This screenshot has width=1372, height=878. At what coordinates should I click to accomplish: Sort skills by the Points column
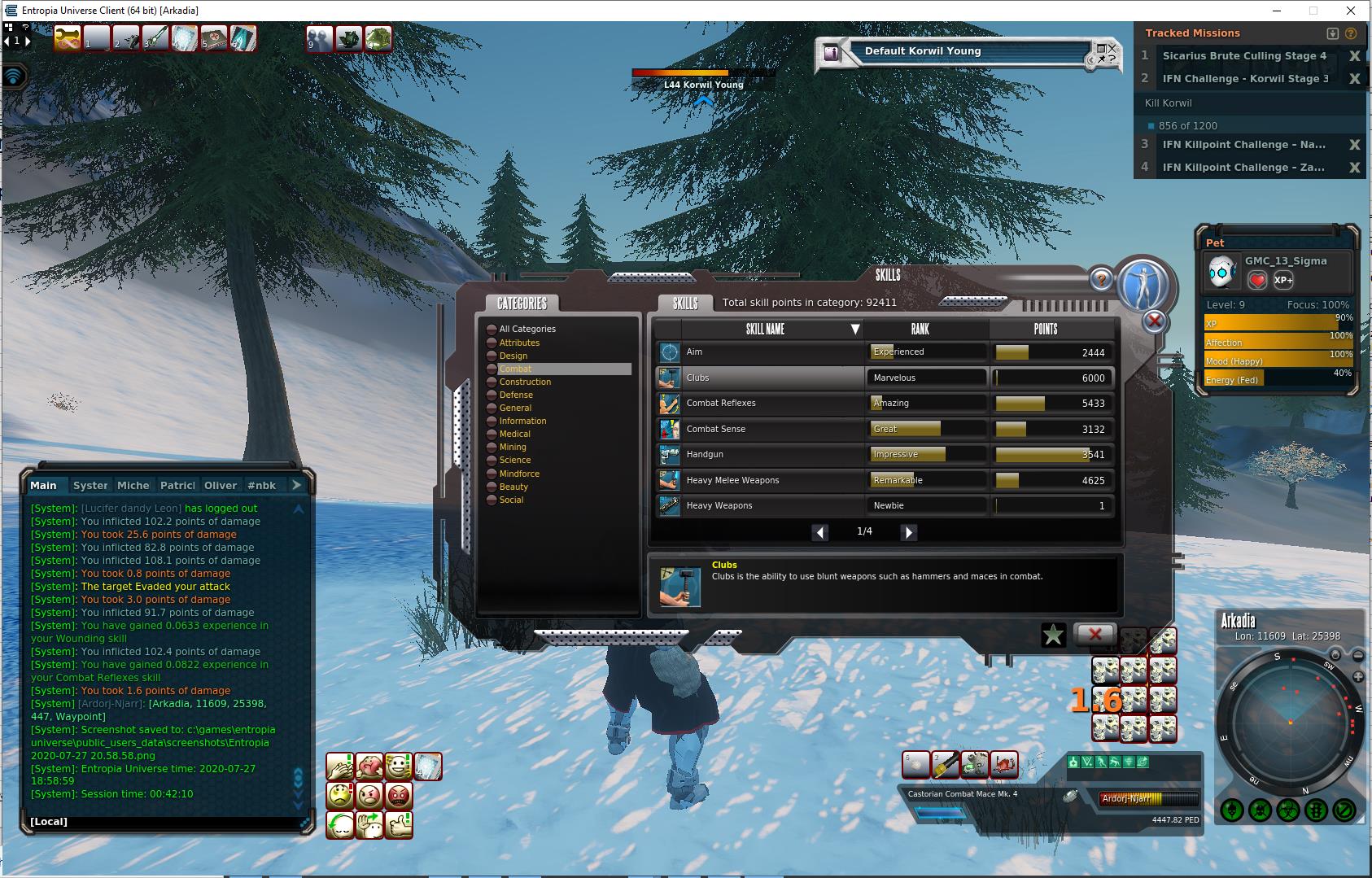pos(1046,329)
